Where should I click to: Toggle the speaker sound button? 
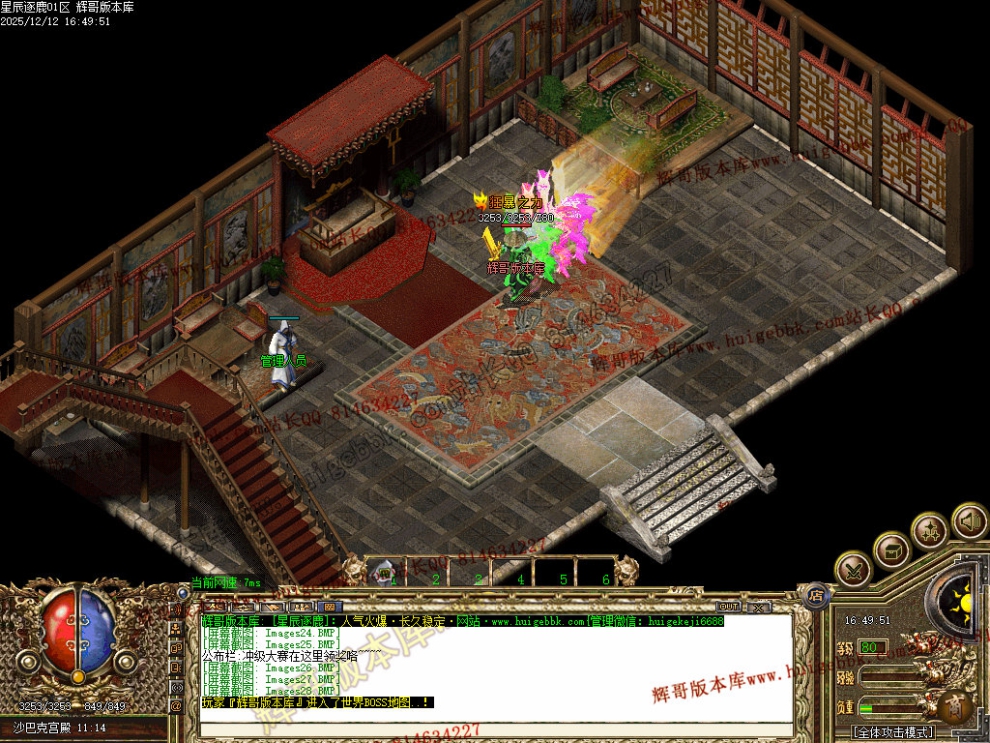tap(968, 520)
